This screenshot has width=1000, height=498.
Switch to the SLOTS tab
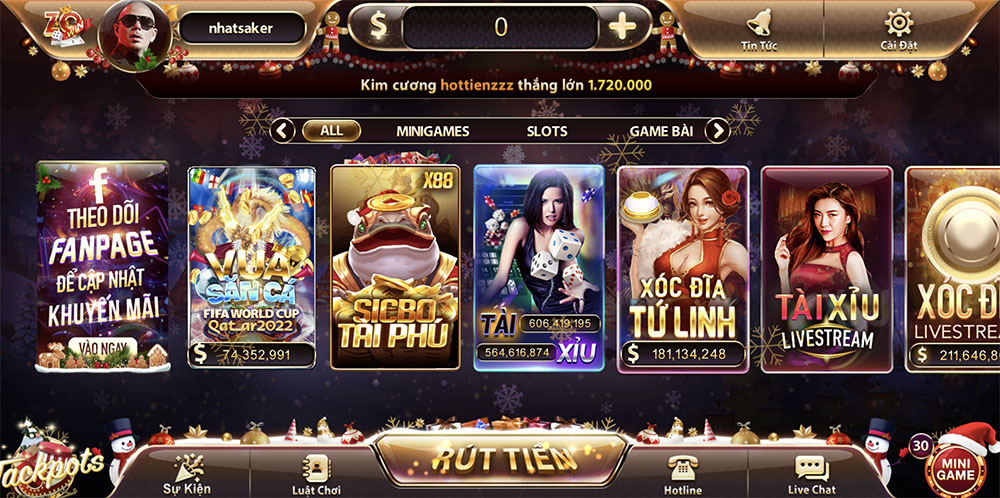[547, 131]
